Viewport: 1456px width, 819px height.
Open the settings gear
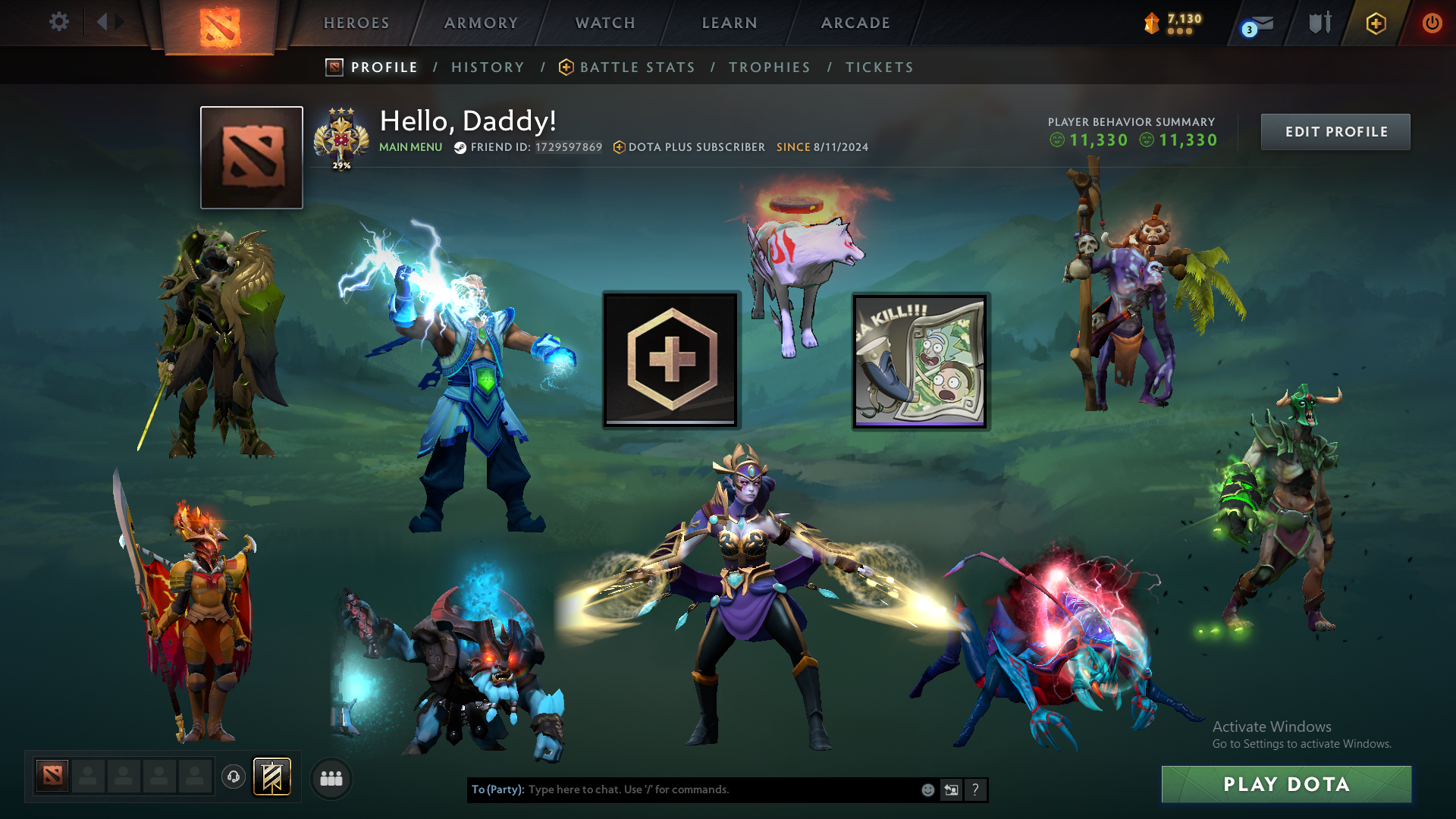[x=59, y=22]
